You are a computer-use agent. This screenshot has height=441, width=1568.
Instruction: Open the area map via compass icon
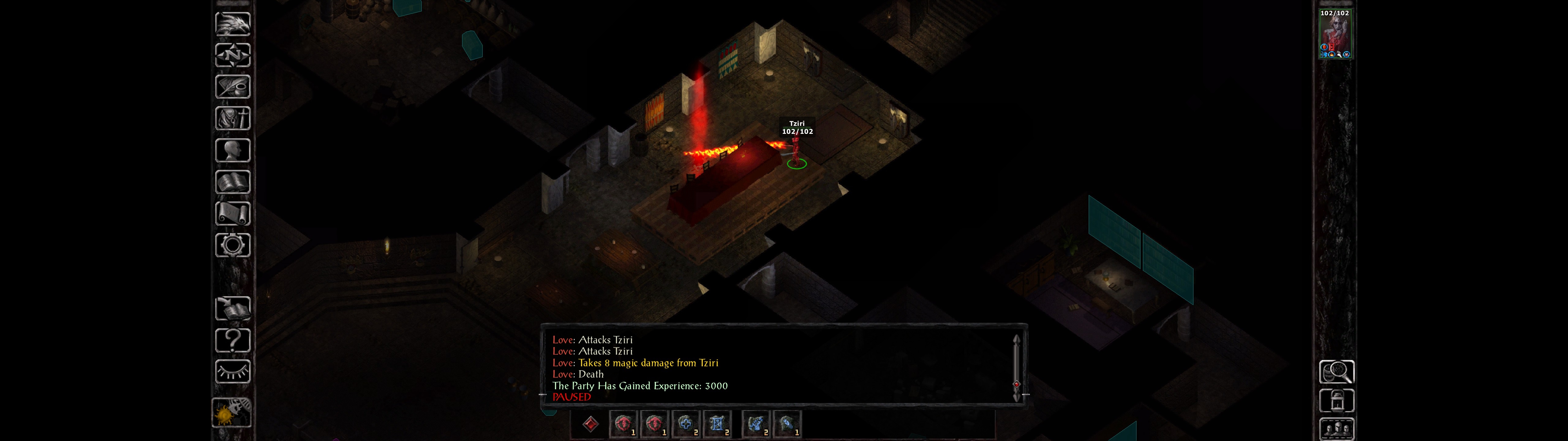[232, 55]
